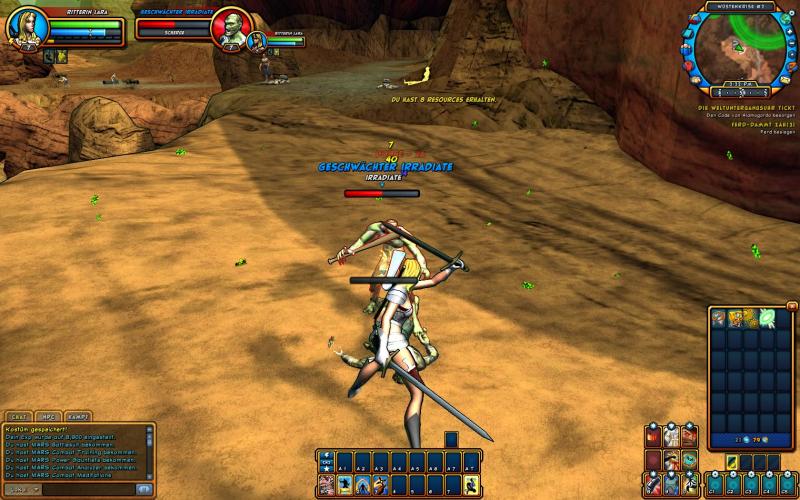The width and height of the screenshot is (800, 500).
Task: Activate the first ability in the hotbar
Action: (x=326, y=485)
